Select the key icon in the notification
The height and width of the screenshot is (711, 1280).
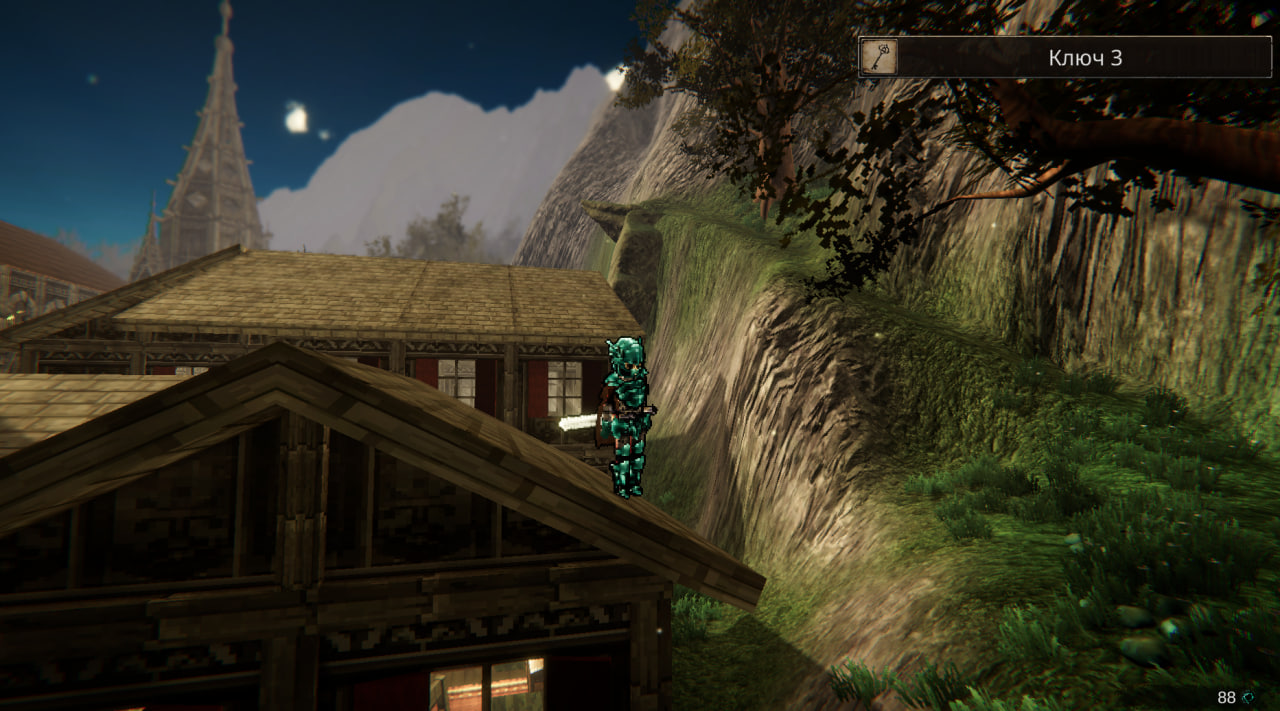[x=879, y=57]
